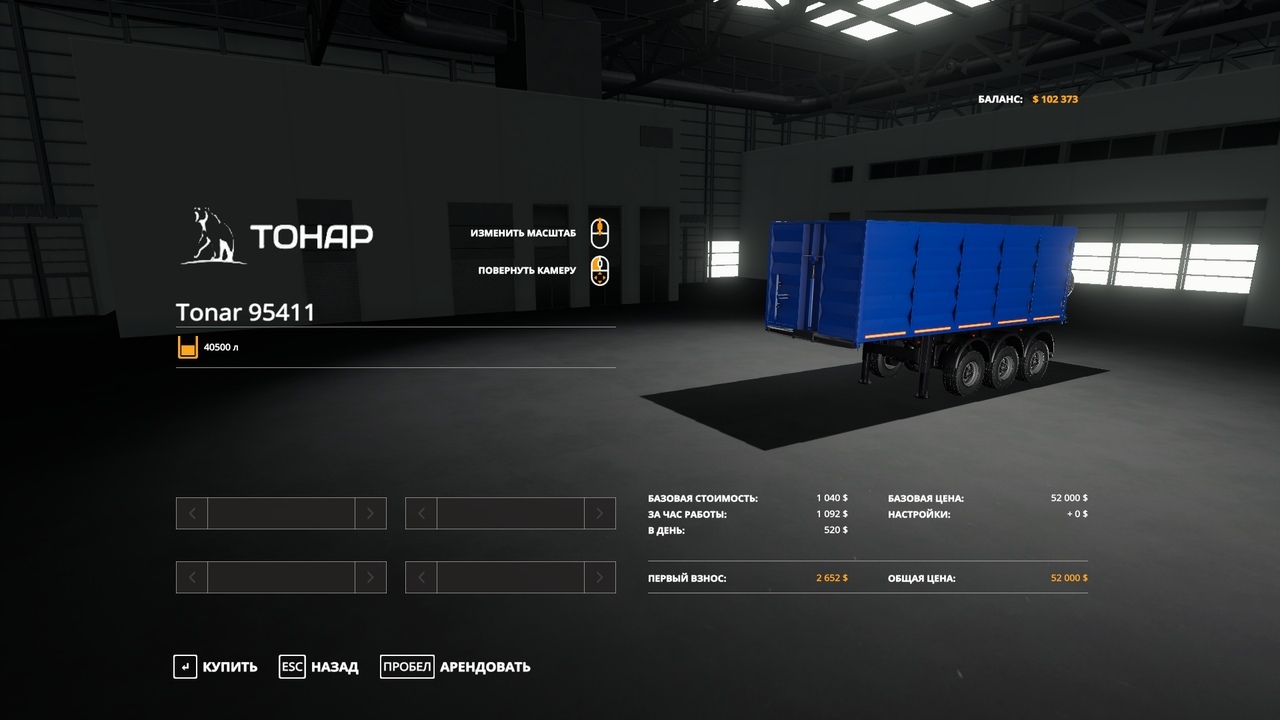Lease the trailer via АРЕНДОВАТЬ
1280x720 pixels.
coord(456,667)
